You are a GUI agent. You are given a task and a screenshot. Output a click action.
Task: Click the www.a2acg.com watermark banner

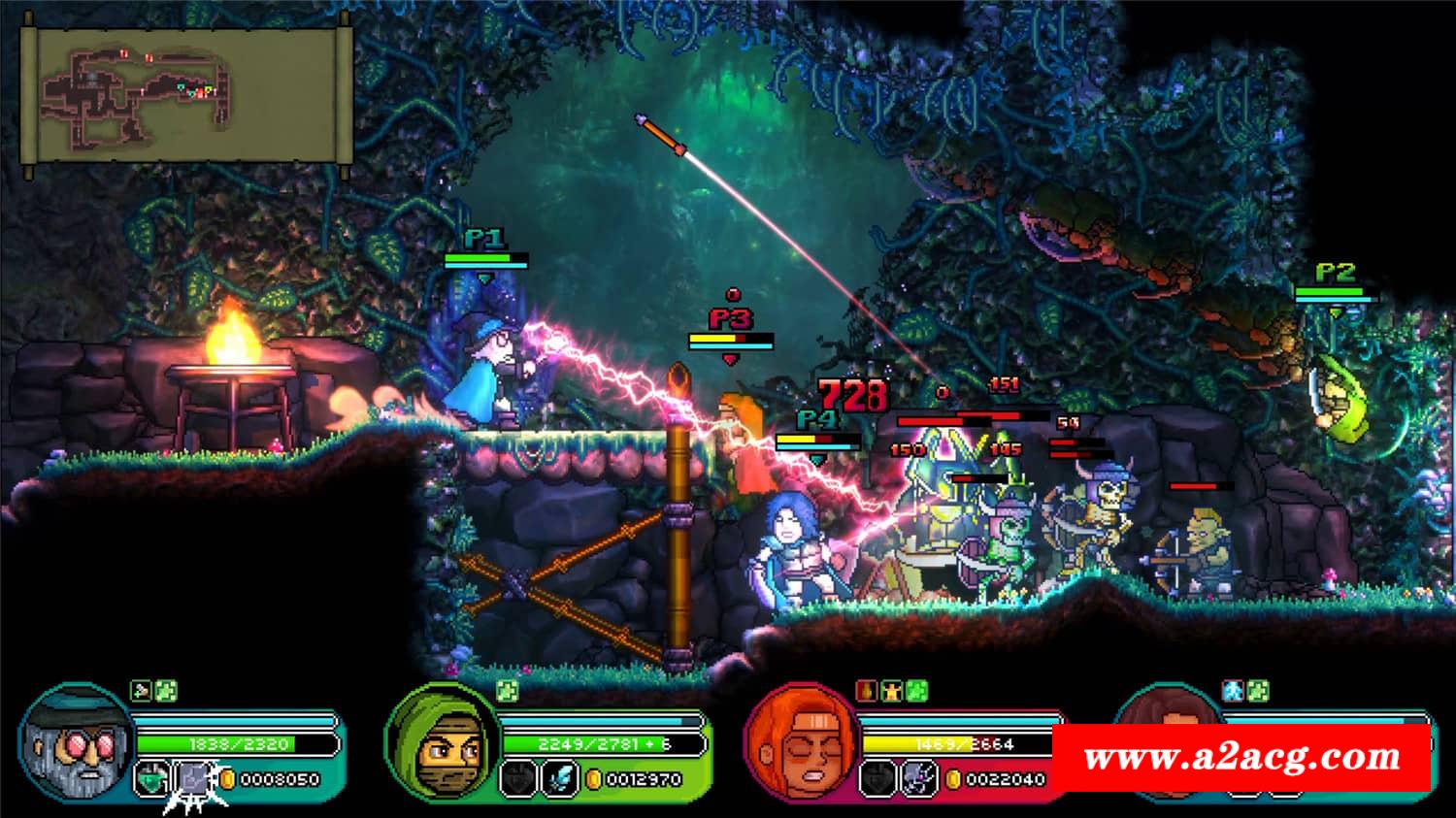[x=1241, y=757]
